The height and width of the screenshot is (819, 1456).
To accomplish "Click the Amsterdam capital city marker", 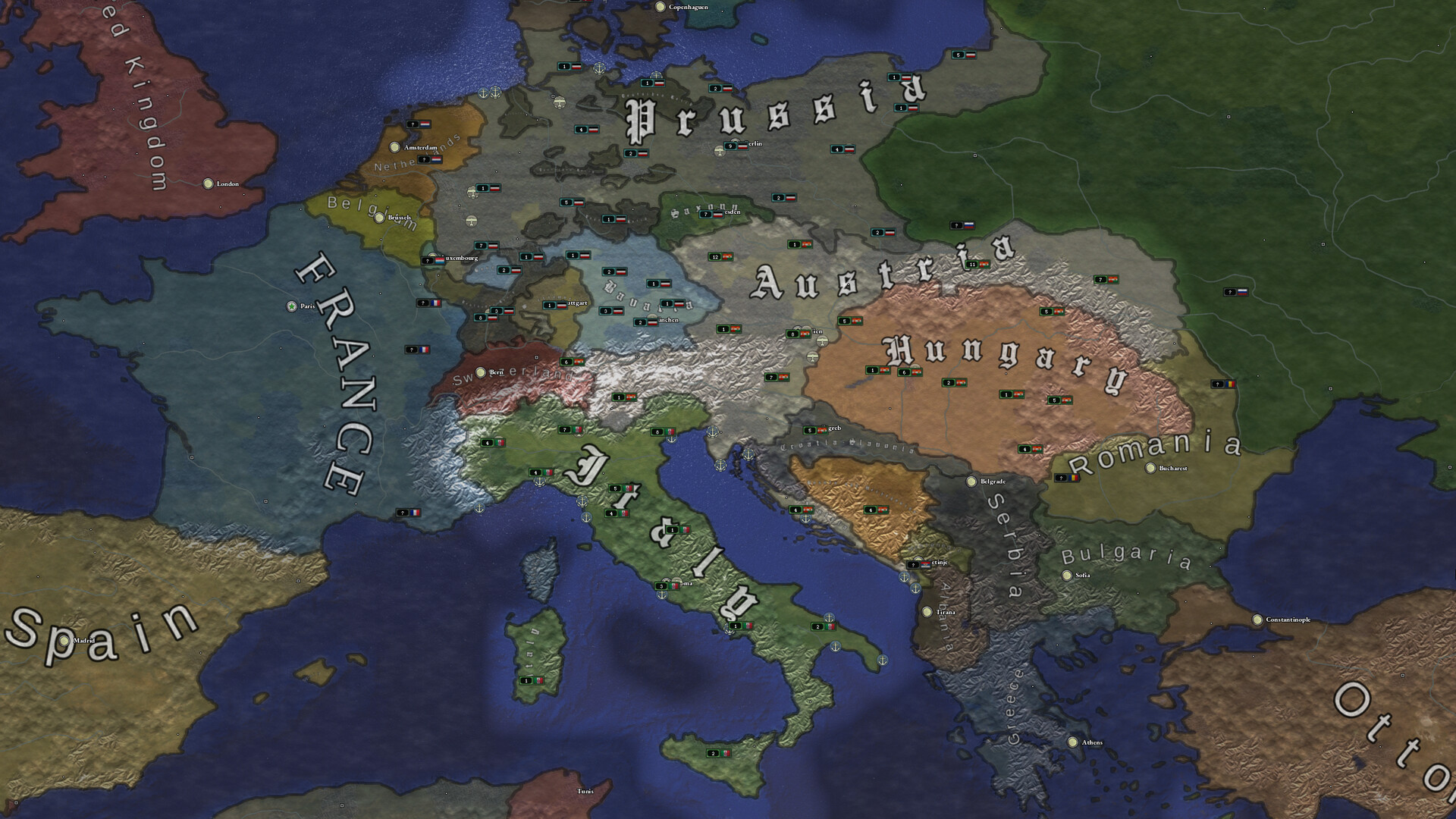I will coord(394,145).
